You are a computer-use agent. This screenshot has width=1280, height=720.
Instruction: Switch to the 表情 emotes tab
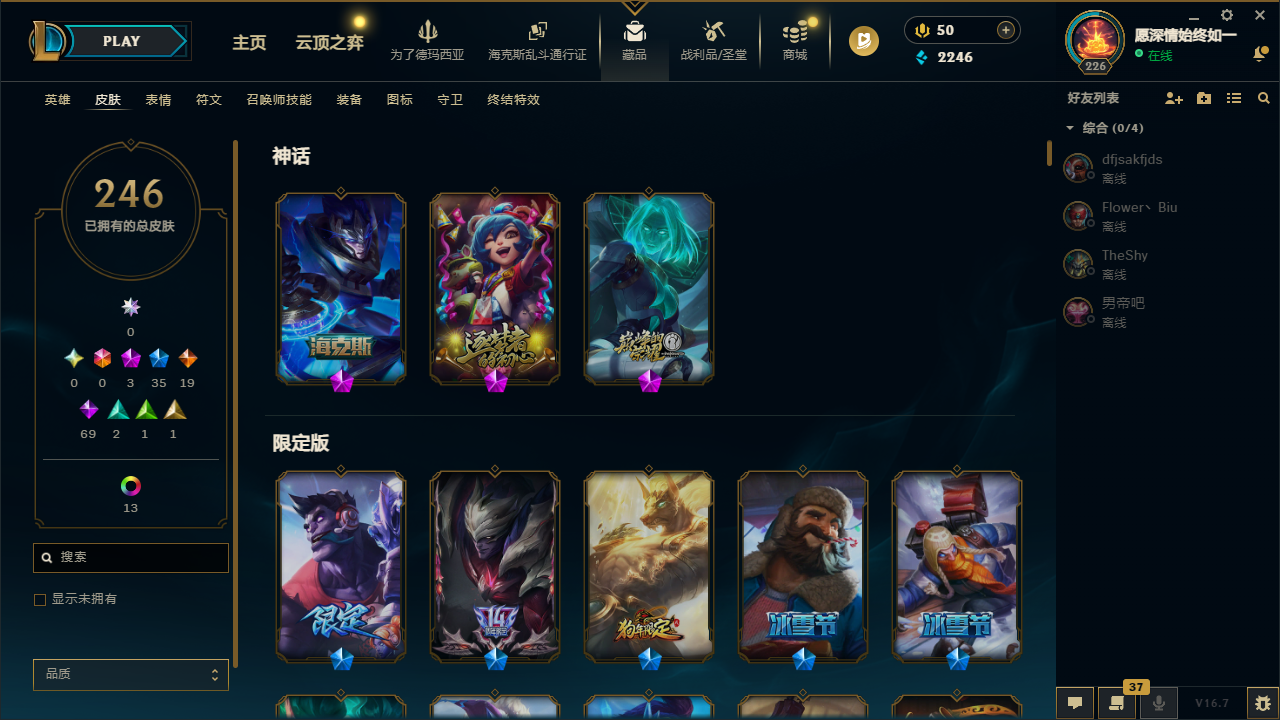[x=157, y=100]
